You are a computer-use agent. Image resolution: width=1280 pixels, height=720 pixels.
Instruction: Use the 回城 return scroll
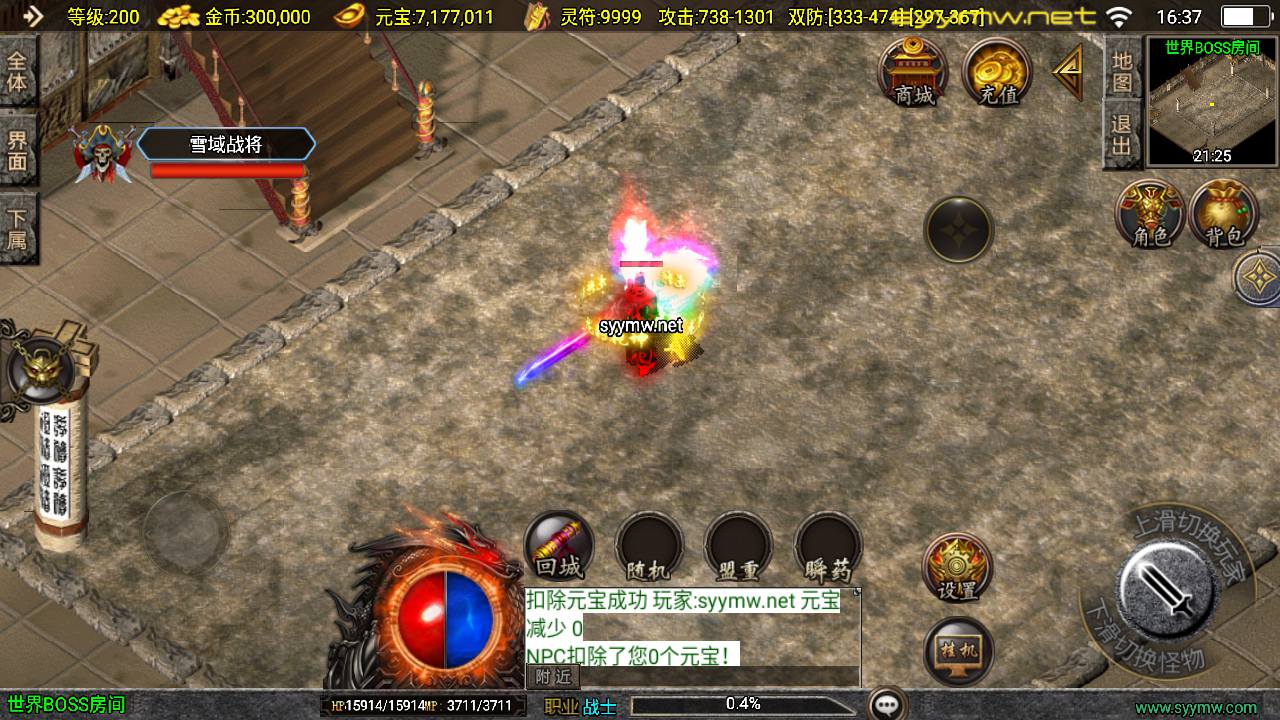click(x=559, y=547)
